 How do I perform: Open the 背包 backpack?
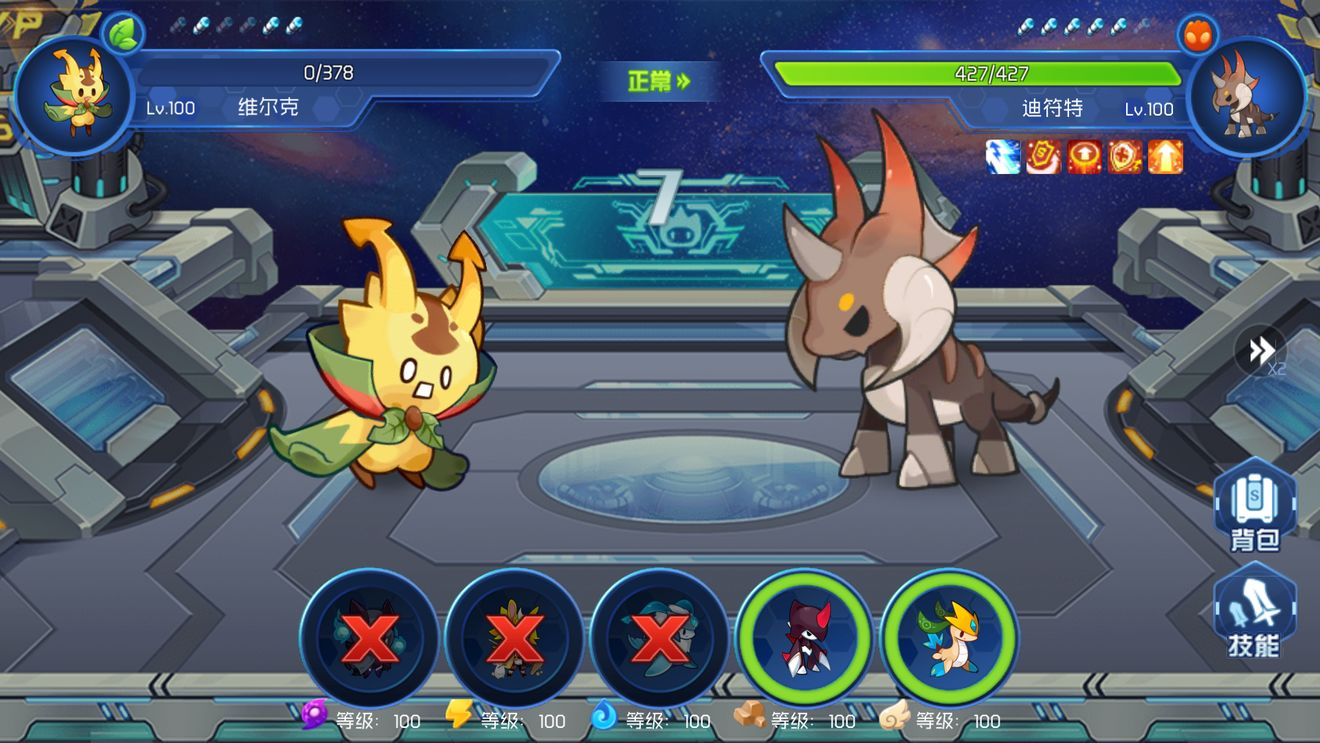(1255, 506)
